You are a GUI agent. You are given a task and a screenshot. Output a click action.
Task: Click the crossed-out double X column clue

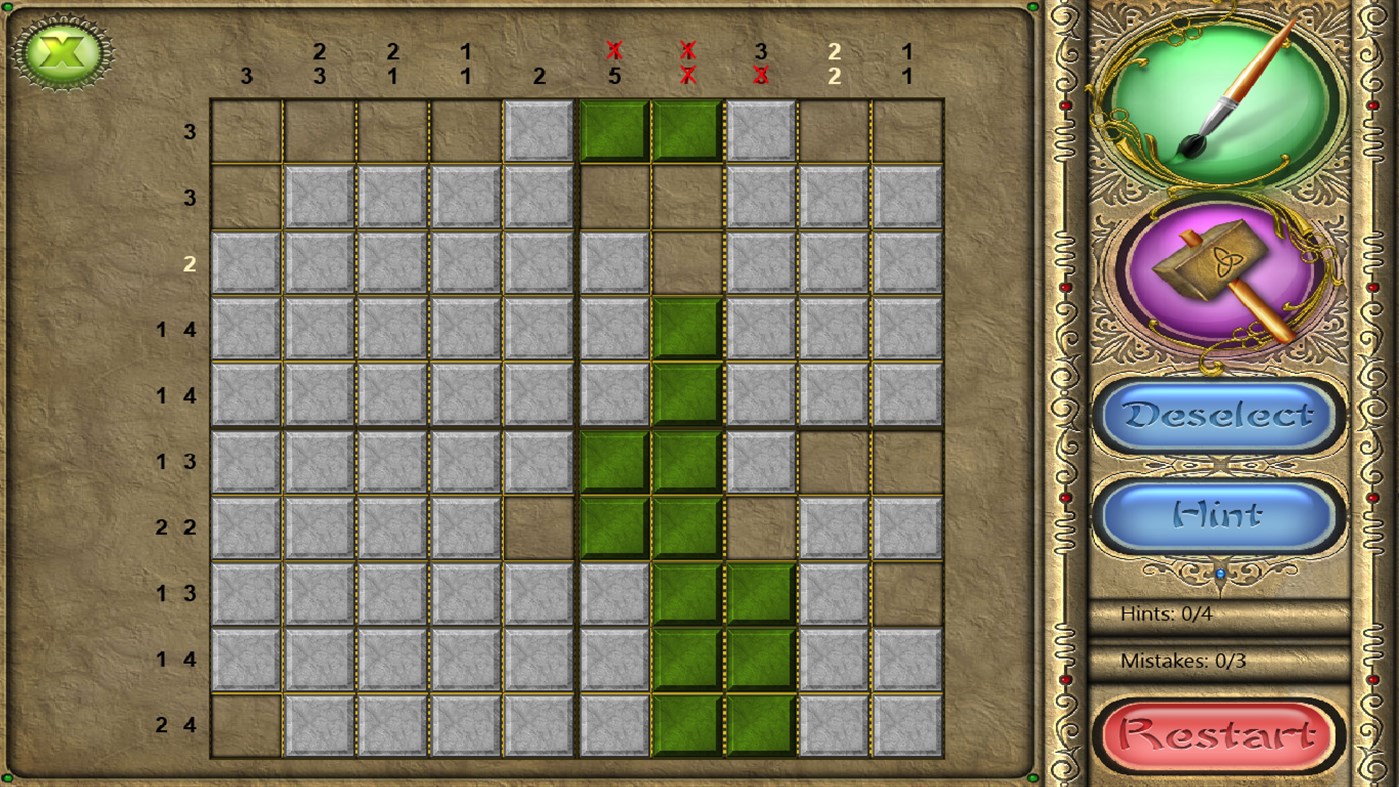coord(687,62)
